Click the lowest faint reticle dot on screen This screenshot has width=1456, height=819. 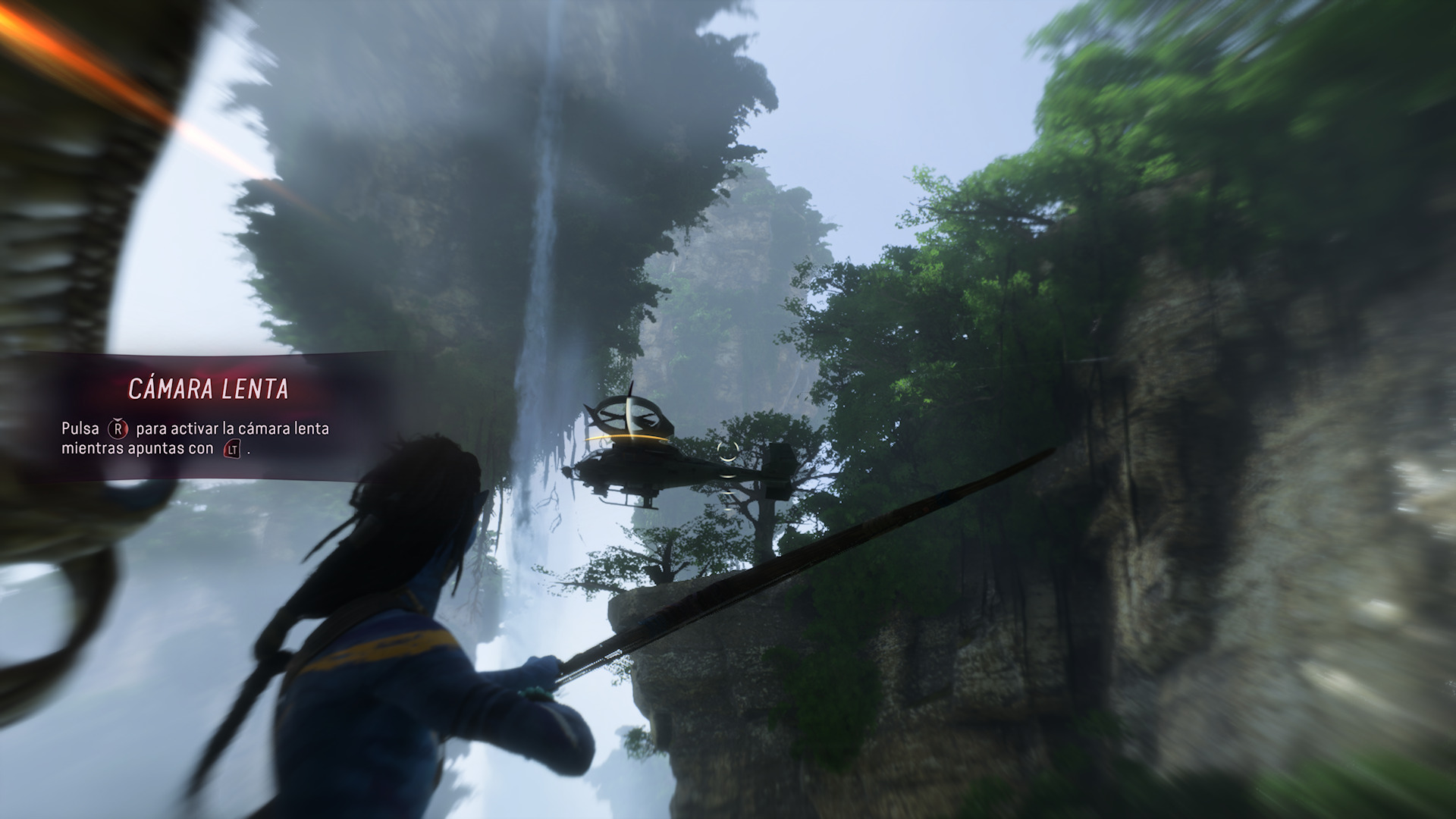coord(728,510)
